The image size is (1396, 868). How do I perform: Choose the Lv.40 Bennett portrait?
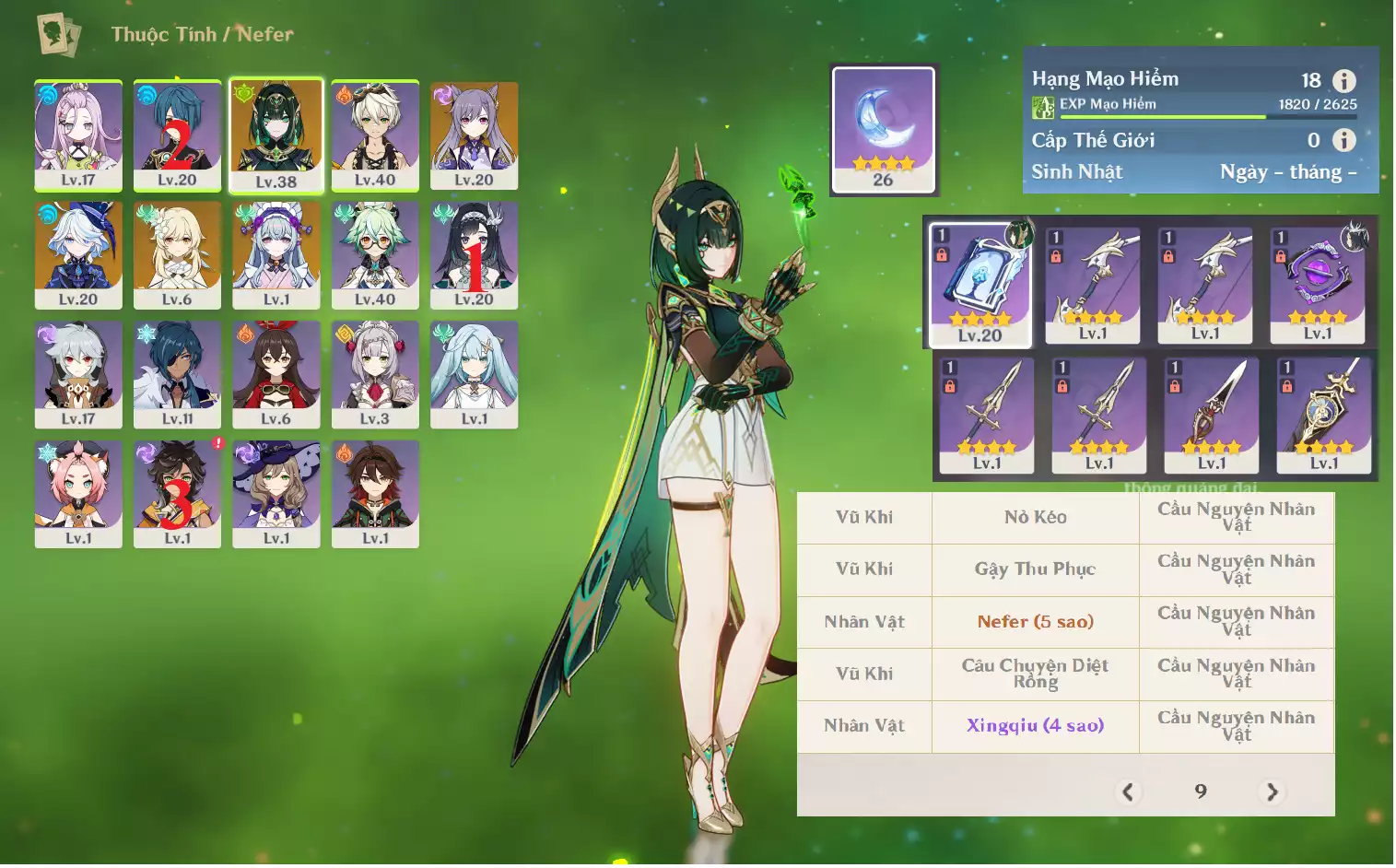pos(375,135)
